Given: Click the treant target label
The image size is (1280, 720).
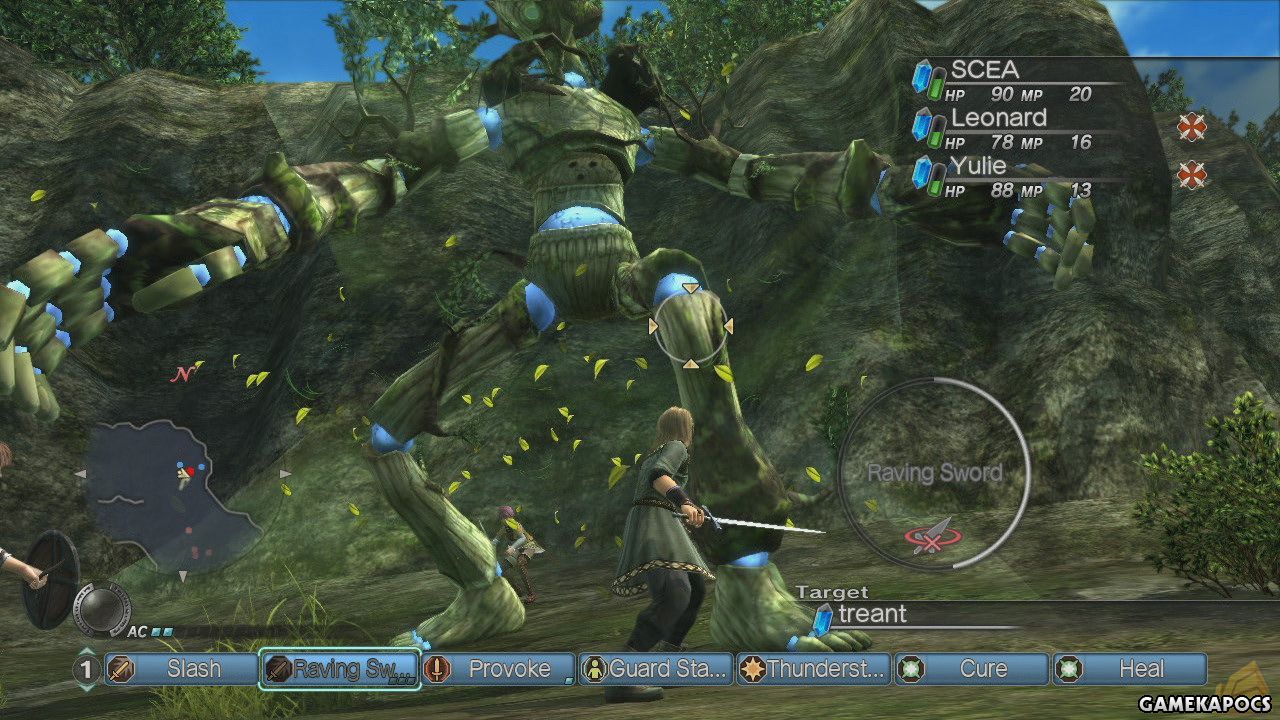Looking at the screenshot, I should click(x=872, y=615).
